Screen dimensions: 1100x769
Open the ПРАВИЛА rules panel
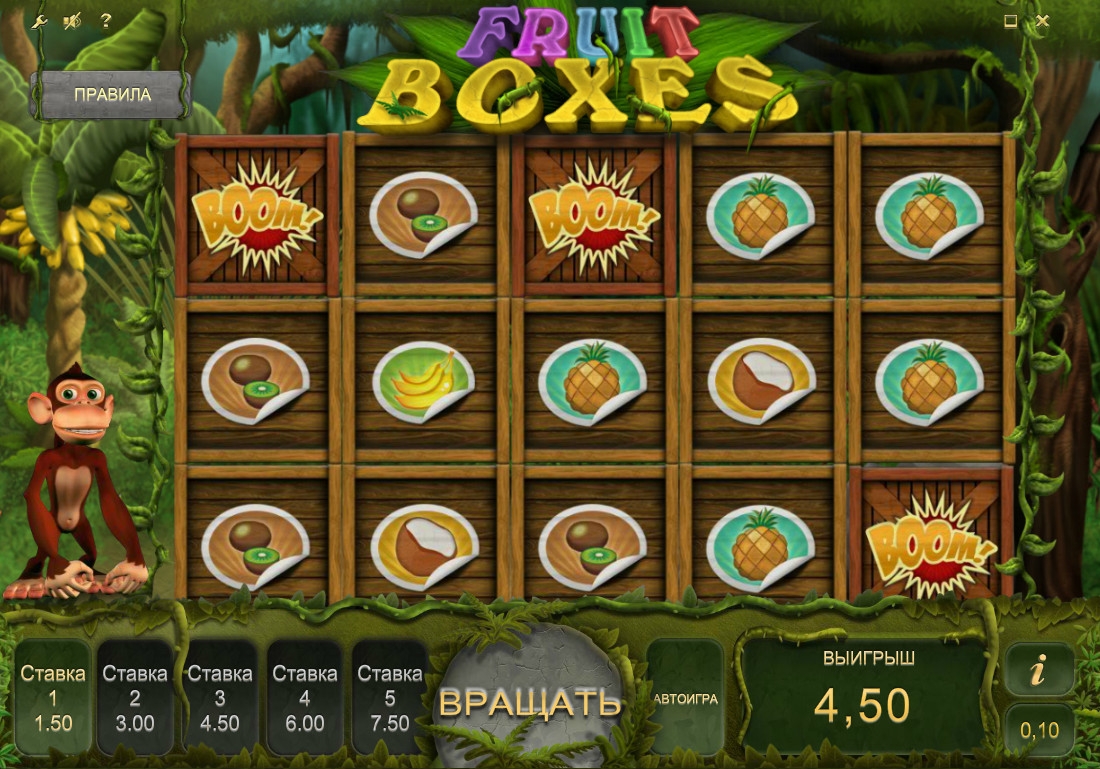pyautogui.click(x=111, y=95)
